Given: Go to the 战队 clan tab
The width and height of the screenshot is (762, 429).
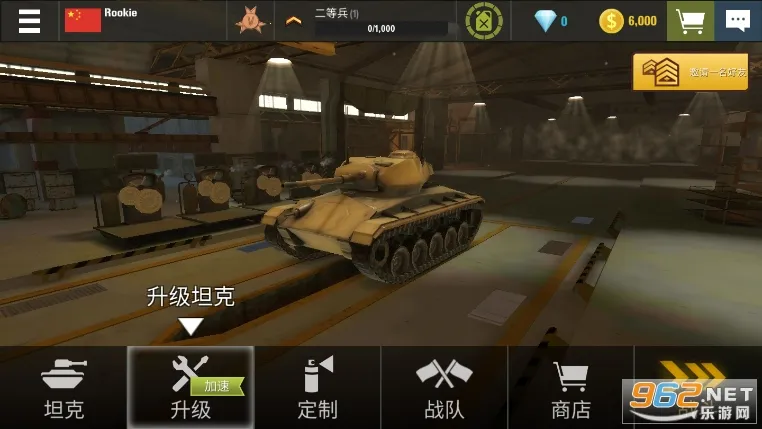Looking at the screenshot, I should pyautogui.click(x=444, y=388).
